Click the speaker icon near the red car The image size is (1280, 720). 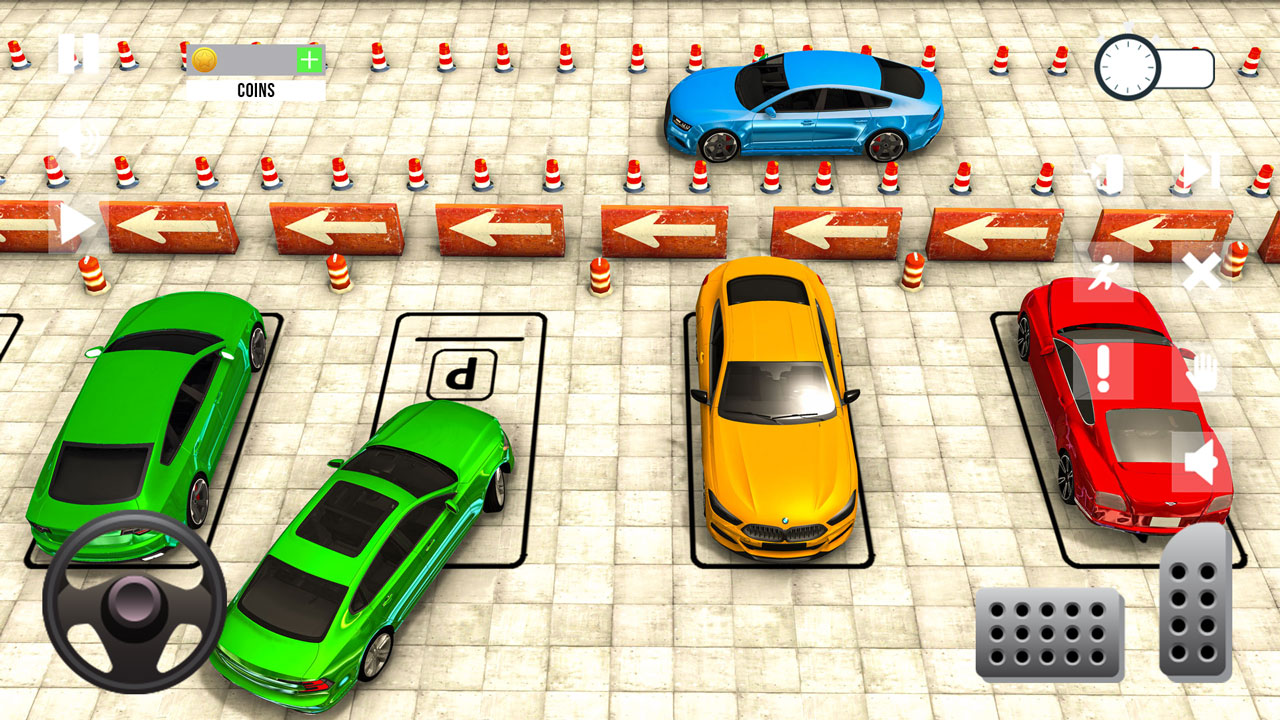click(x=1199, y=460)
